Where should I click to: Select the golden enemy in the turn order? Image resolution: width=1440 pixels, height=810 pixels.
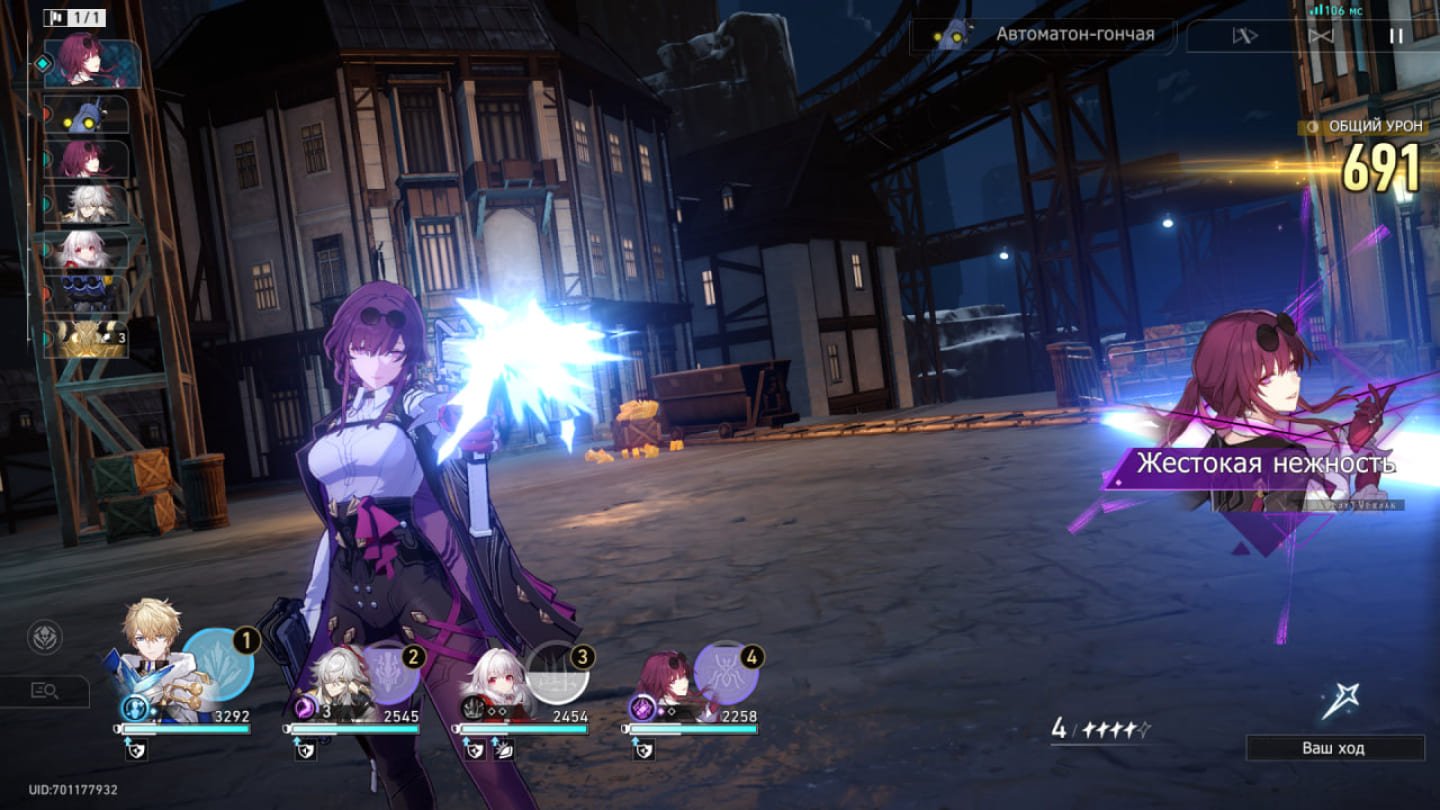(87, 338)
